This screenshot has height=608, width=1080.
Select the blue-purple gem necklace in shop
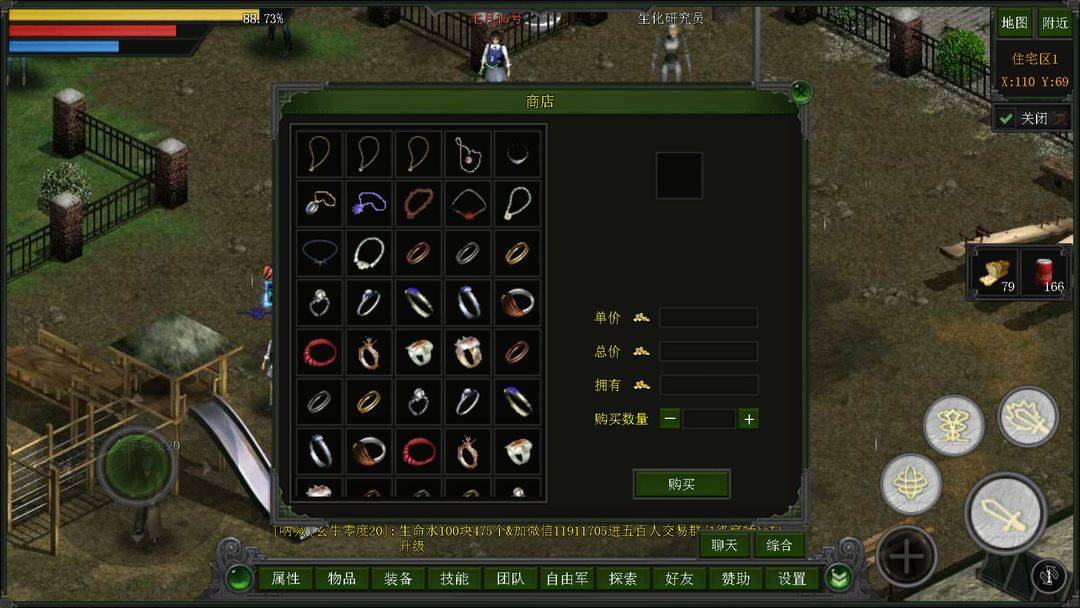[369, 204]
